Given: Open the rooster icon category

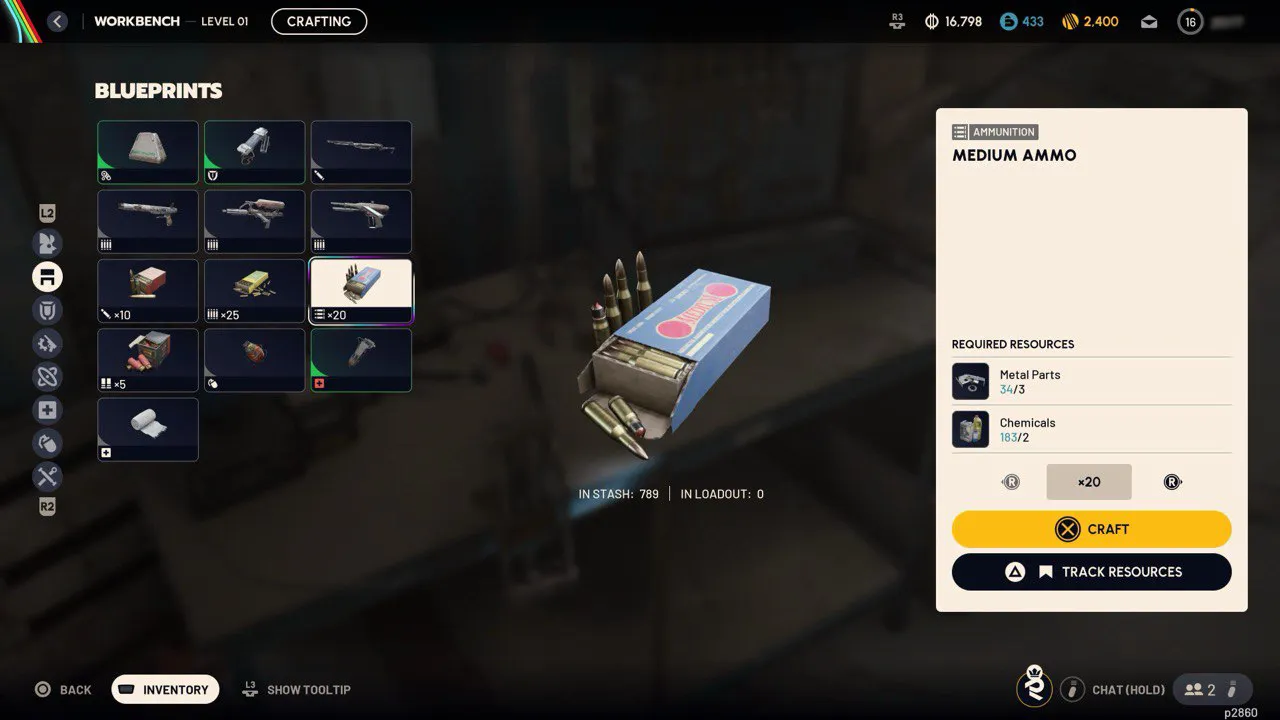Looking at the screenshot, I should pyautogui.click(x=47, y=243).
